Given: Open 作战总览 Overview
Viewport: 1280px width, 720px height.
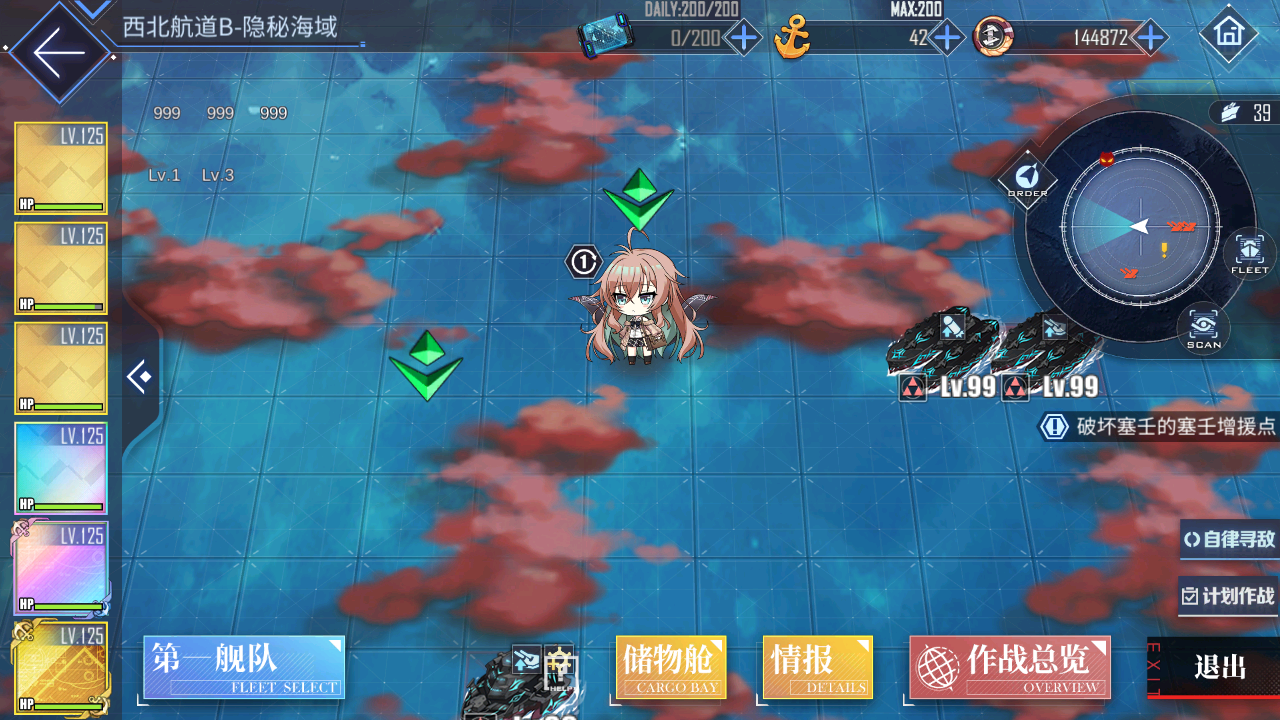Looking at the screenshot, I should (1009, 667).
